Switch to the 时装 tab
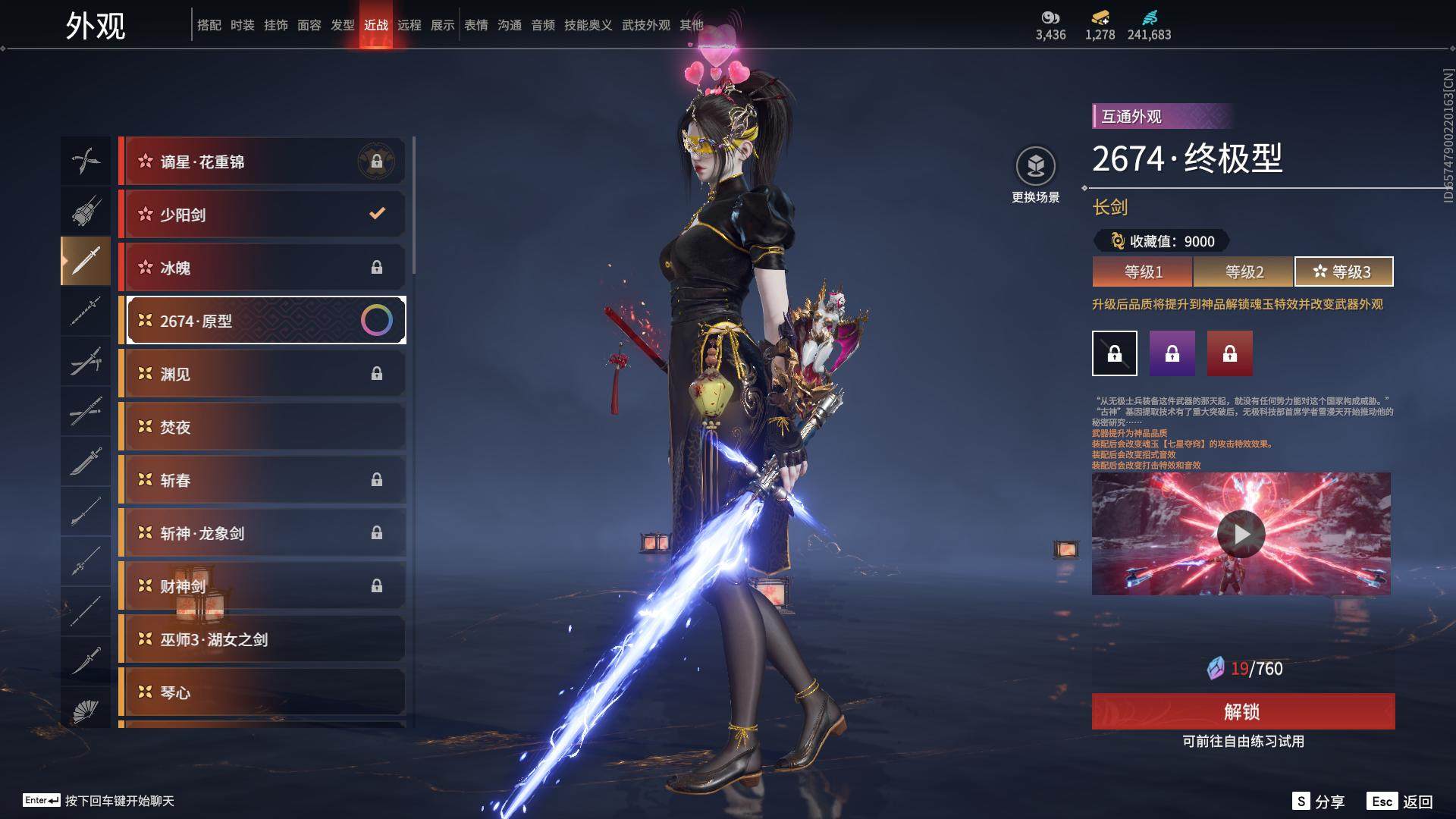 point(243,25)
